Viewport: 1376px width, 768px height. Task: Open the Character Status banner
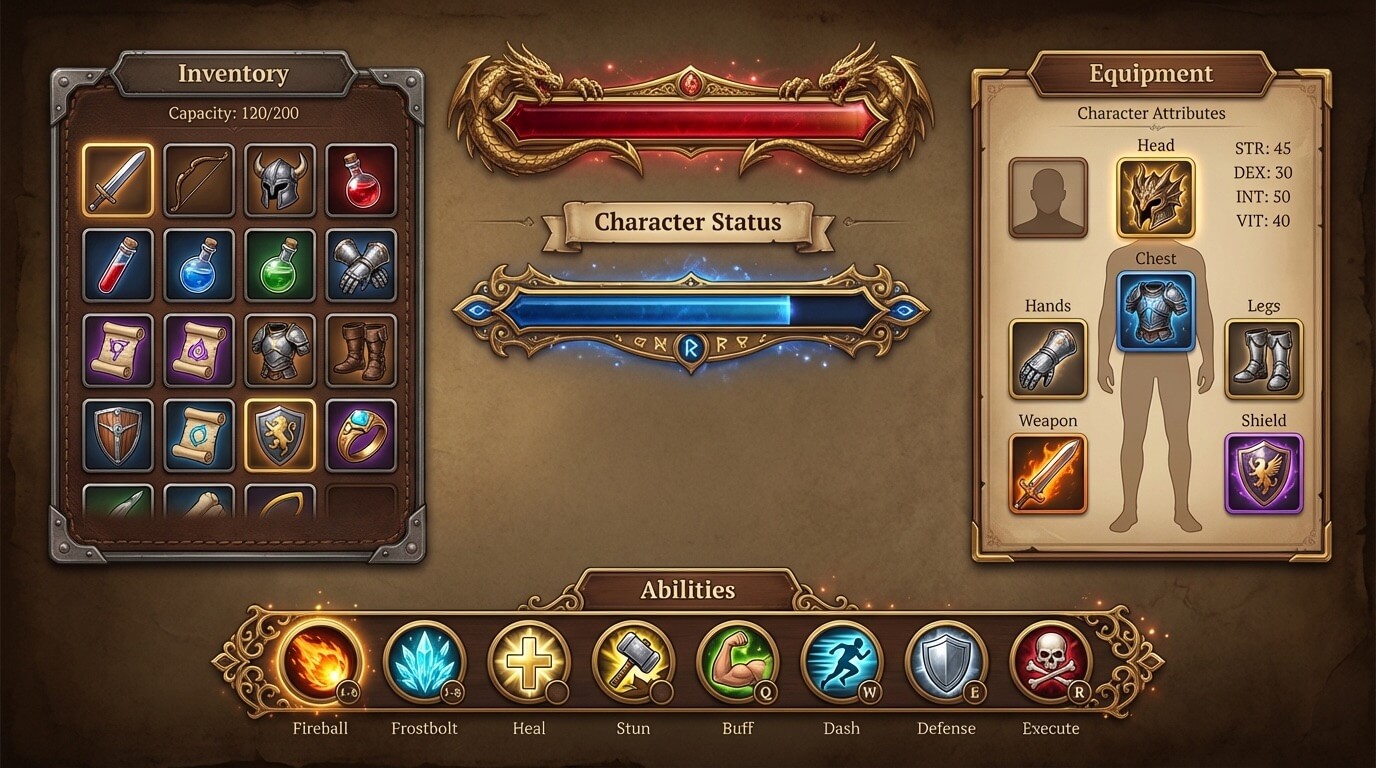(x=687, y=222)
